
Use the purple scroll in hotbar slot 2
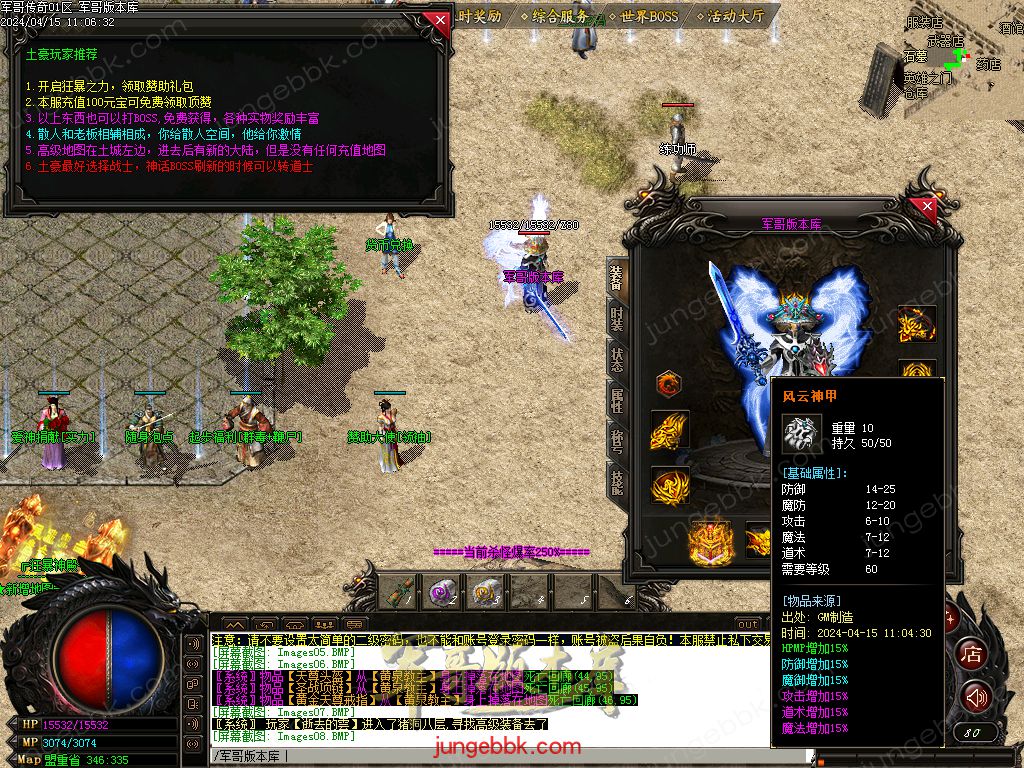click(x=443, y=591)
